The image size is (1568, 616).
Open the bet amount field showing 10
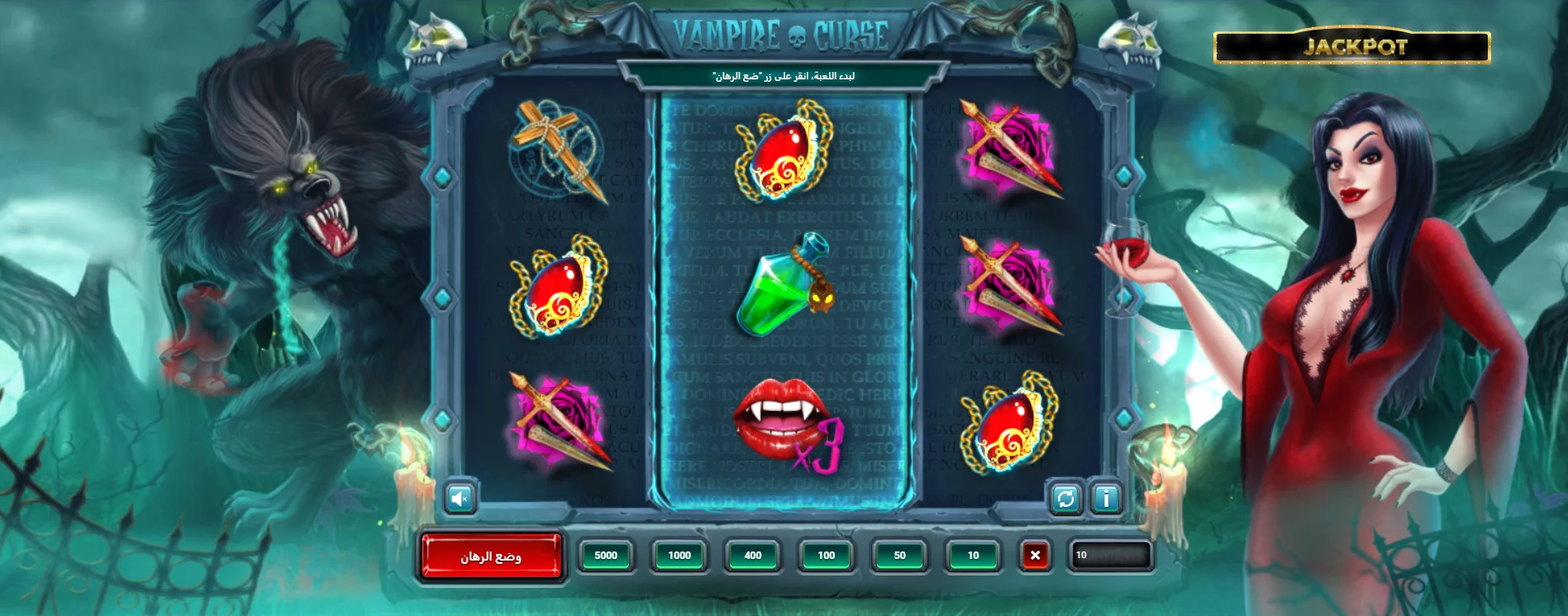[1112, 556]
